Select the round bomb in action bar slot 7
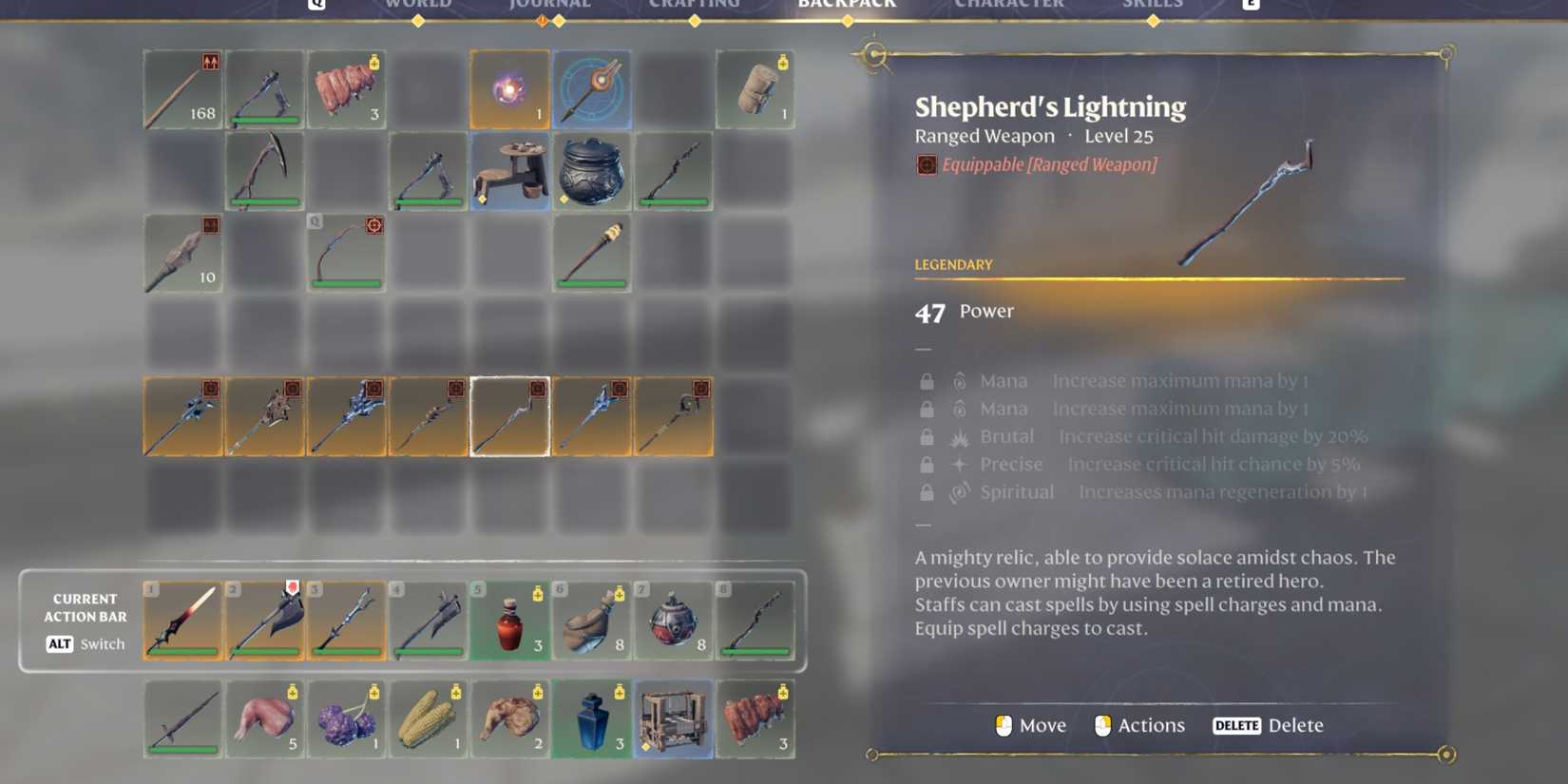Screen dimensions: 1568x784 [x=674, y=620]
